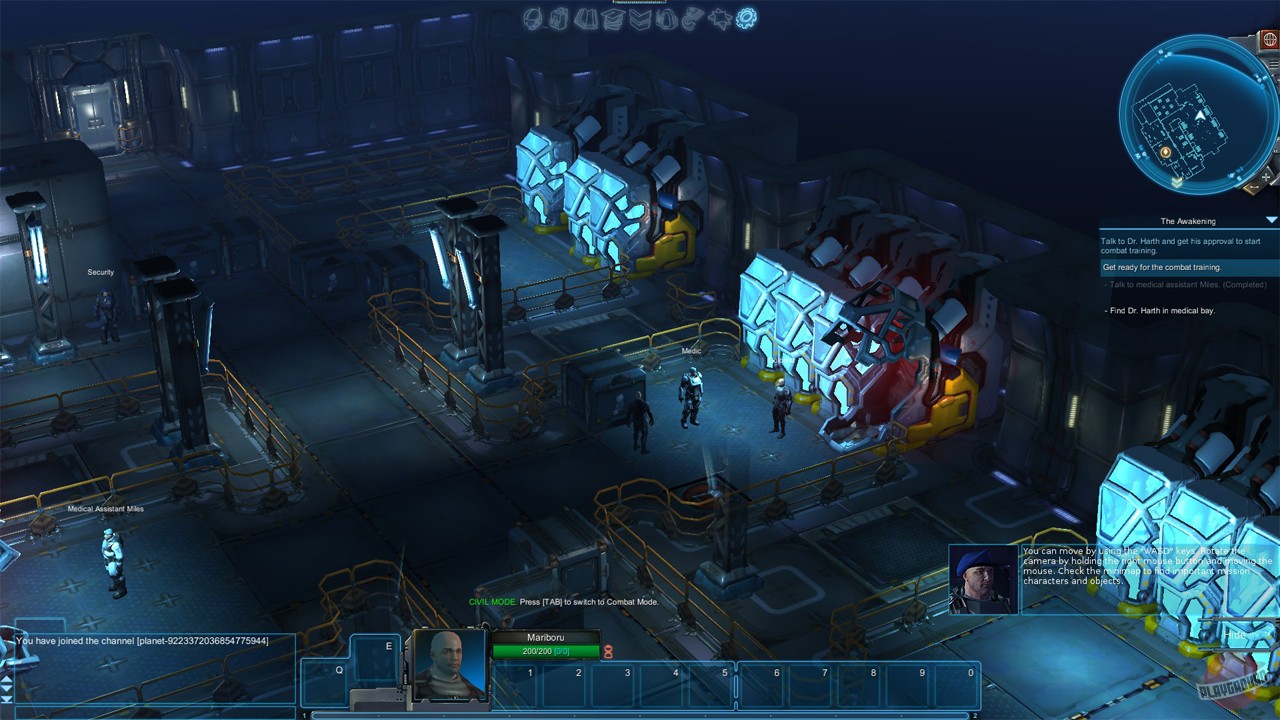Screen dimensions: 1280x720
Task: Expand the chevron marker below the minimap
Action: 1177,181
